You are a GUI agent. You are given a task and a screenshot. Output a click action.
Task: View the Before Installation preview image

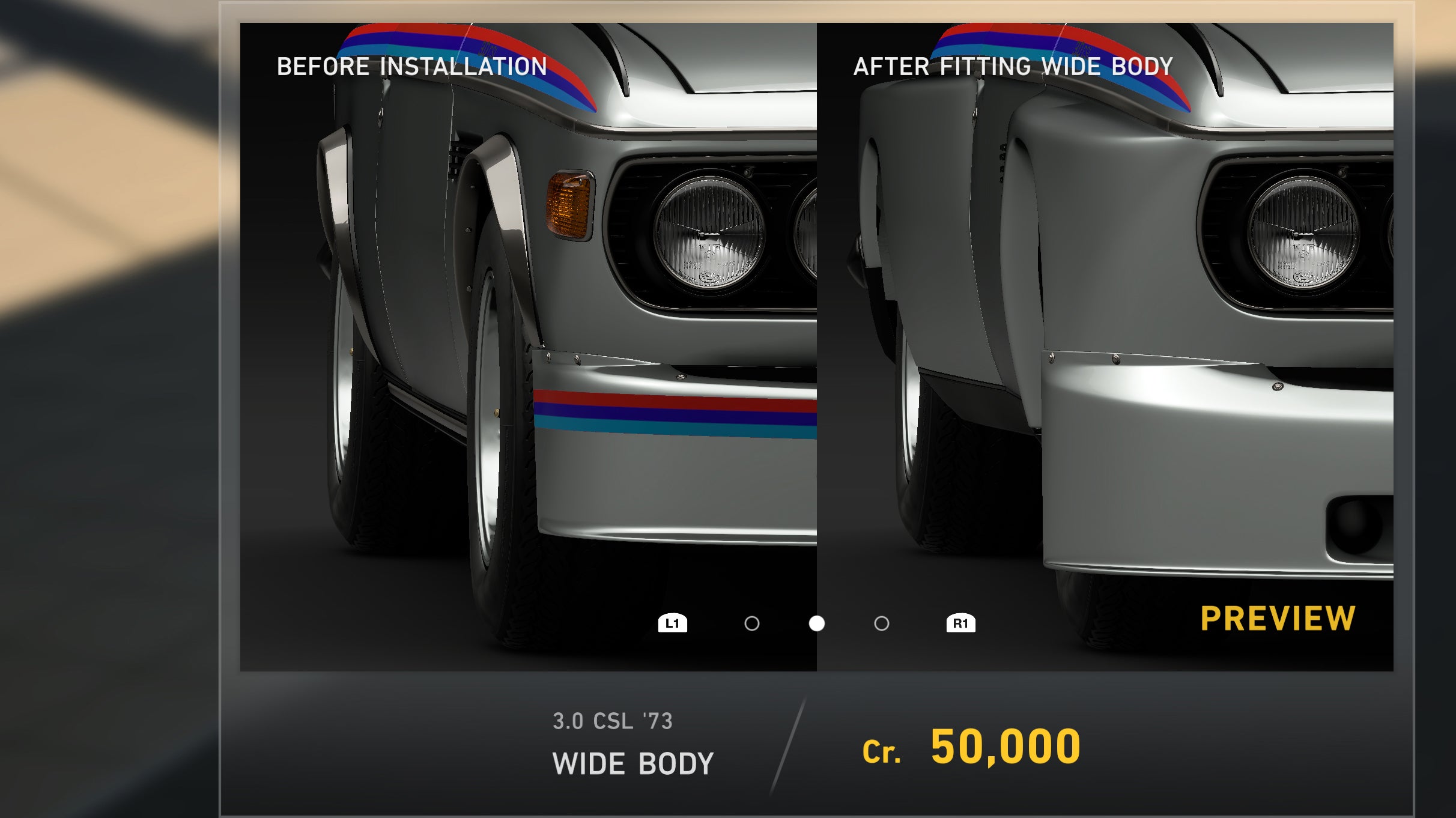coord(528,336)
